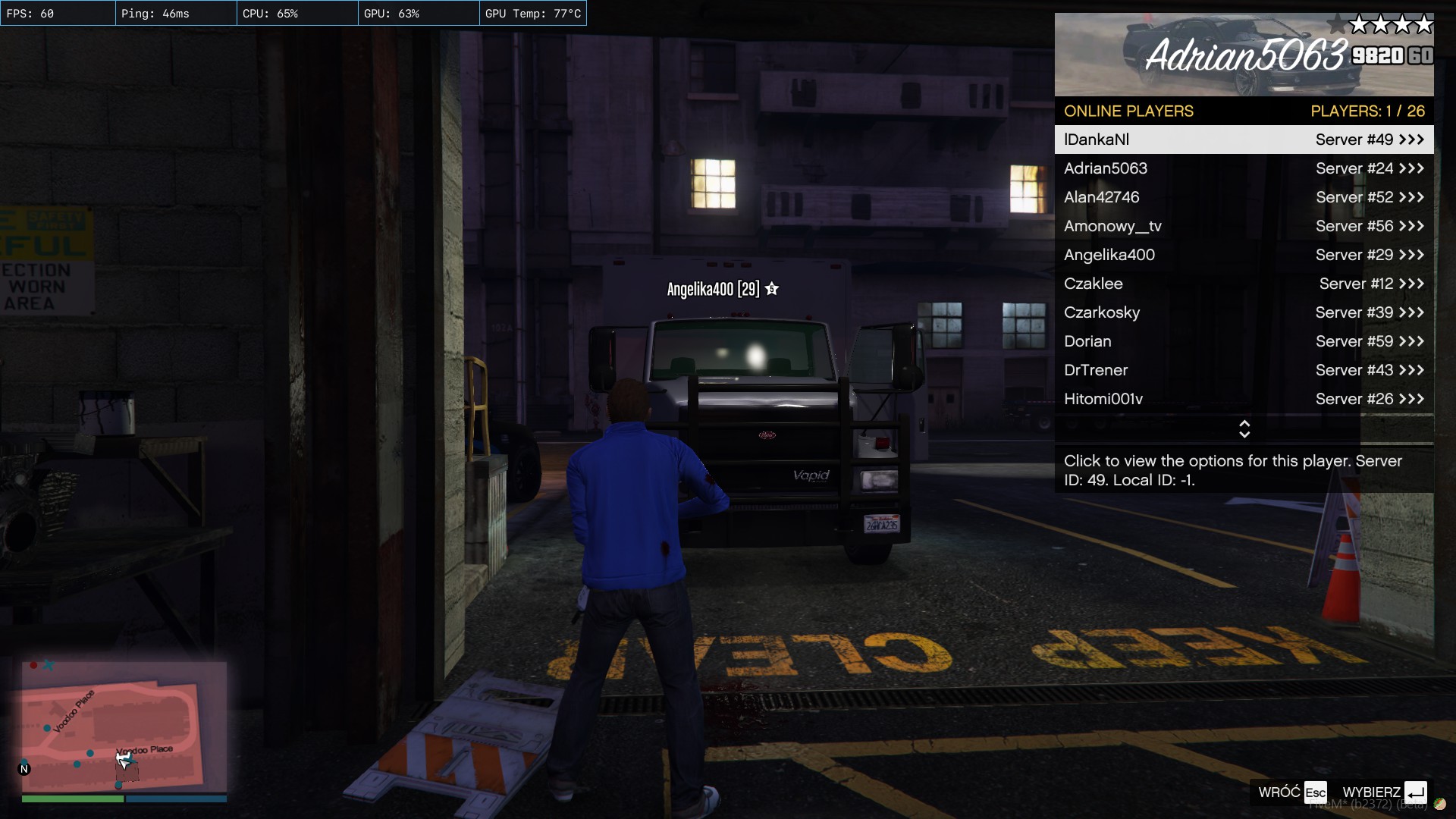This screenshot has height=819, width=1456.
Task: Choose Alan42746 from online players
Action: click(1244, 197)
